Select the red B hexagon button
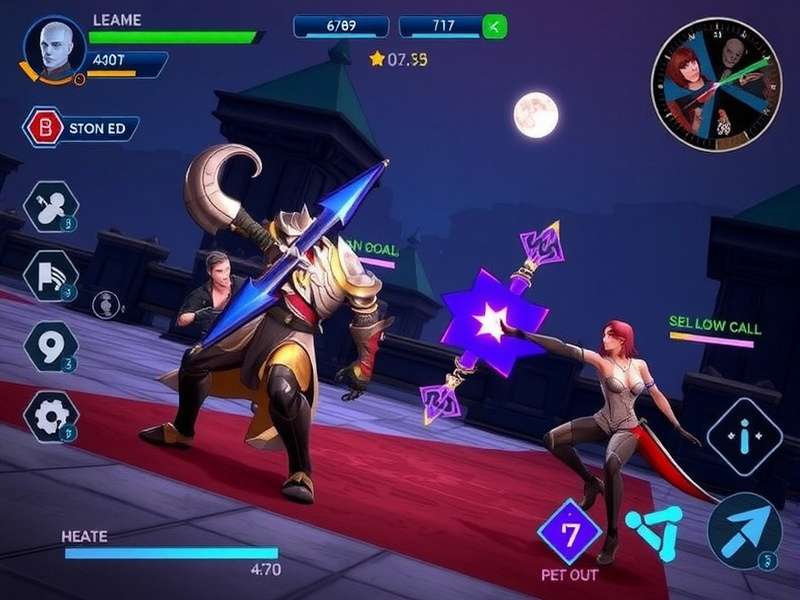The image size is (800, 600). point(43,128)
